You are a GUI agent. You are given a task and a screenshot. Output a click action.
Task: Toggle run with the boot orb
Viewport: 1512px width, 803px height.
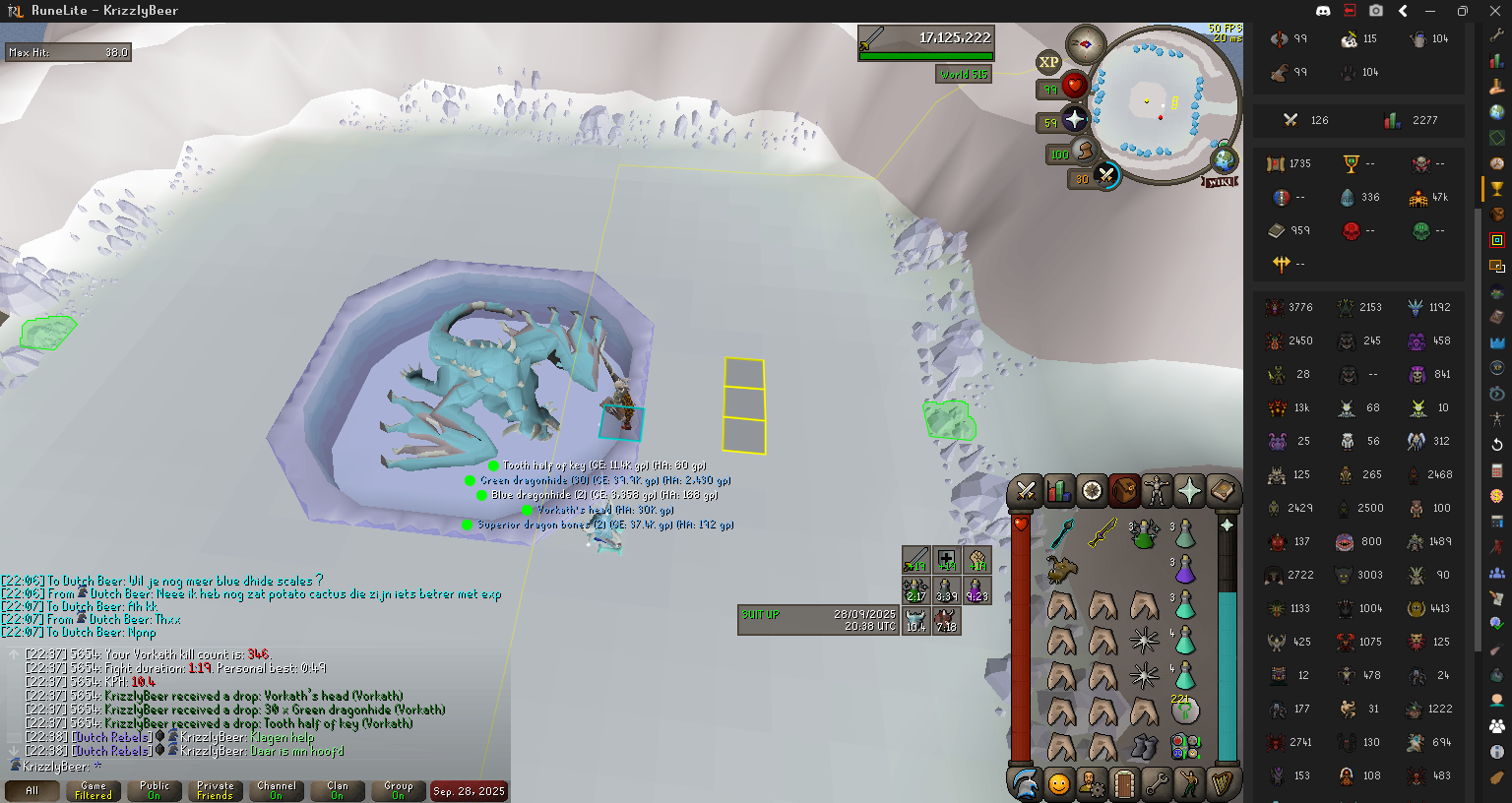tap(1084, 151)
